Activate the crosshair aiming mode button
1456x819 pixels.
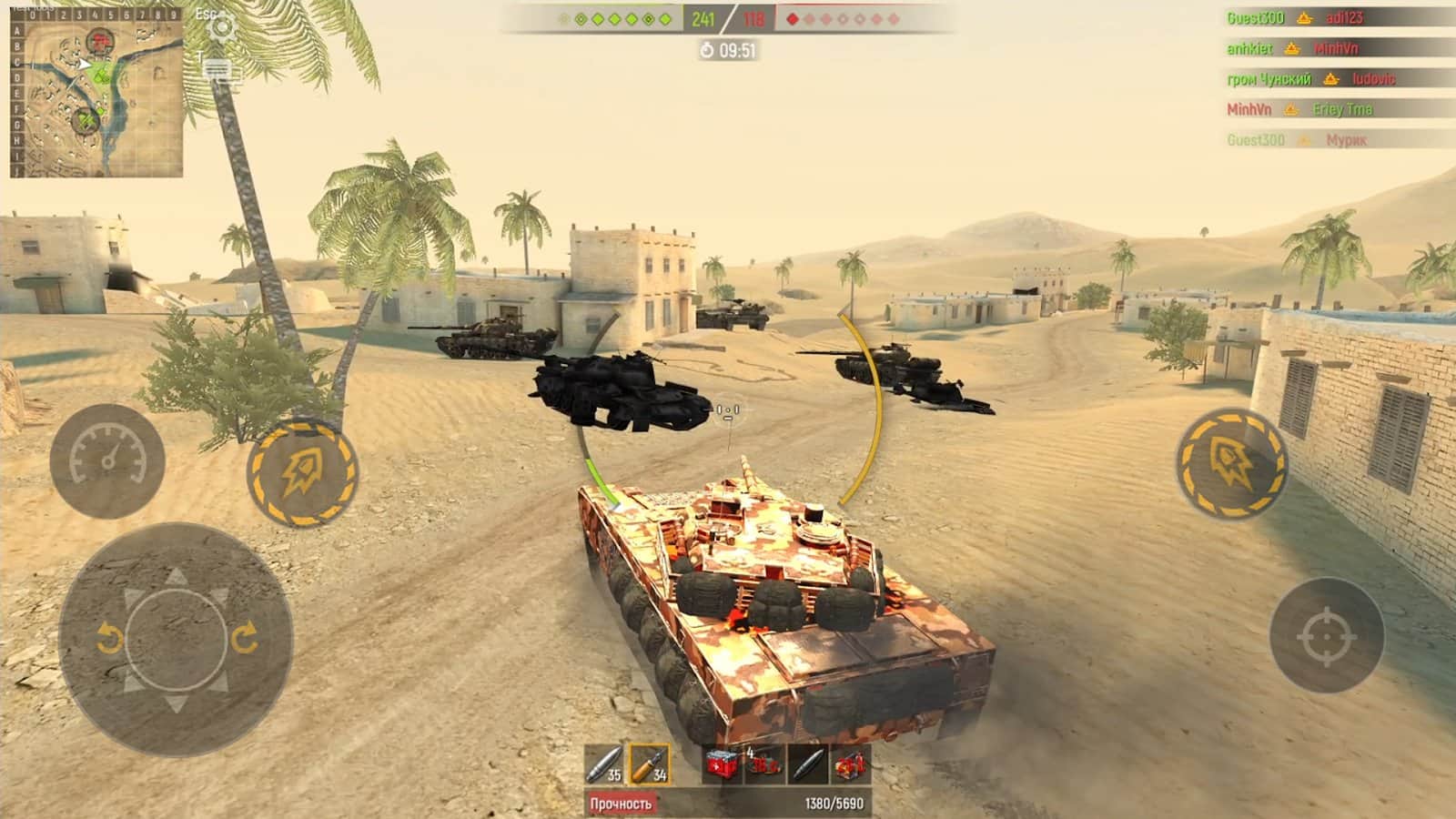pos(1327,635)
